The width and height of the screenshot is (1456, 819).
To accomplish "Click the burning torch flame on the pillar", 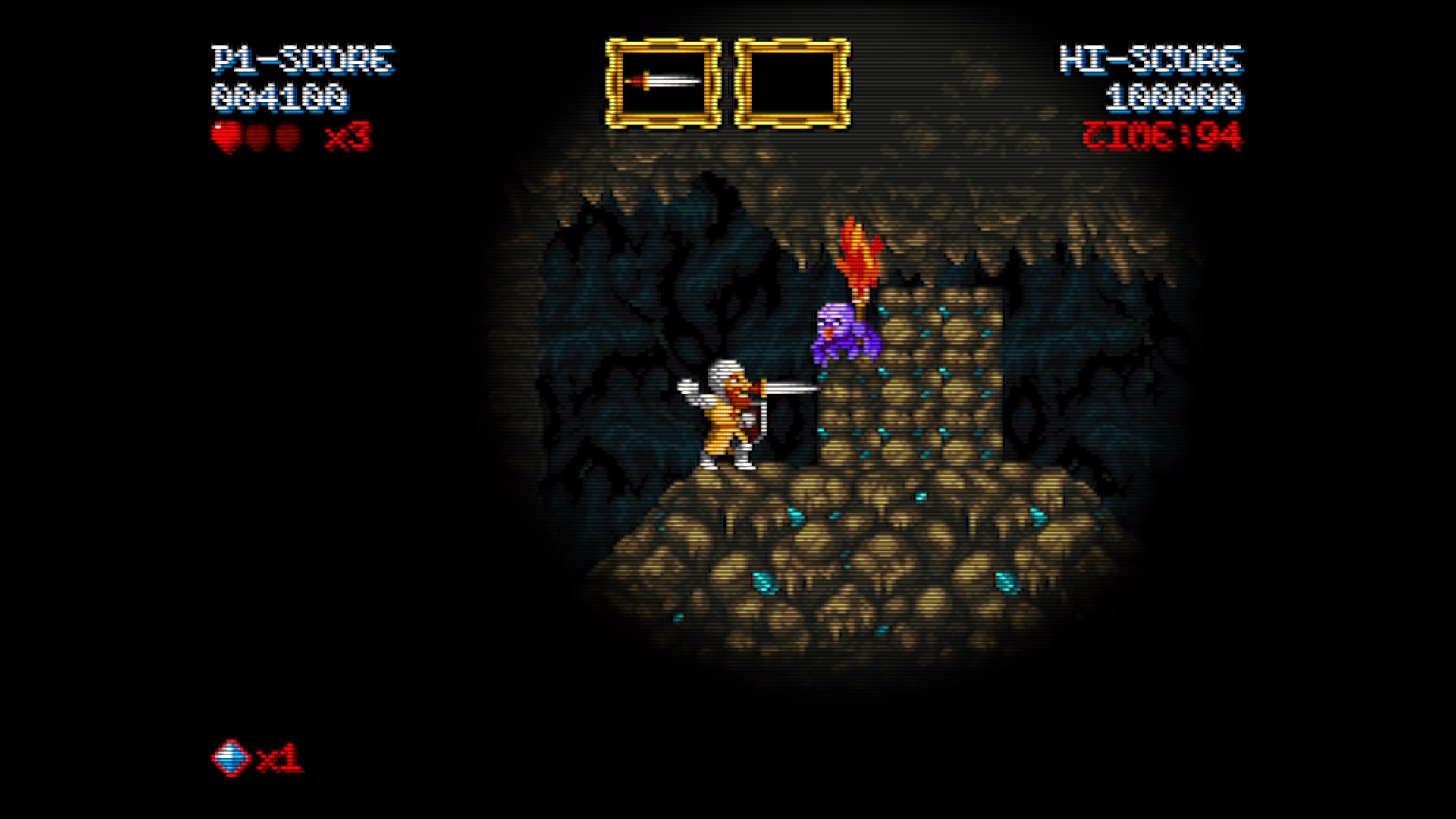I will (858, 250).
